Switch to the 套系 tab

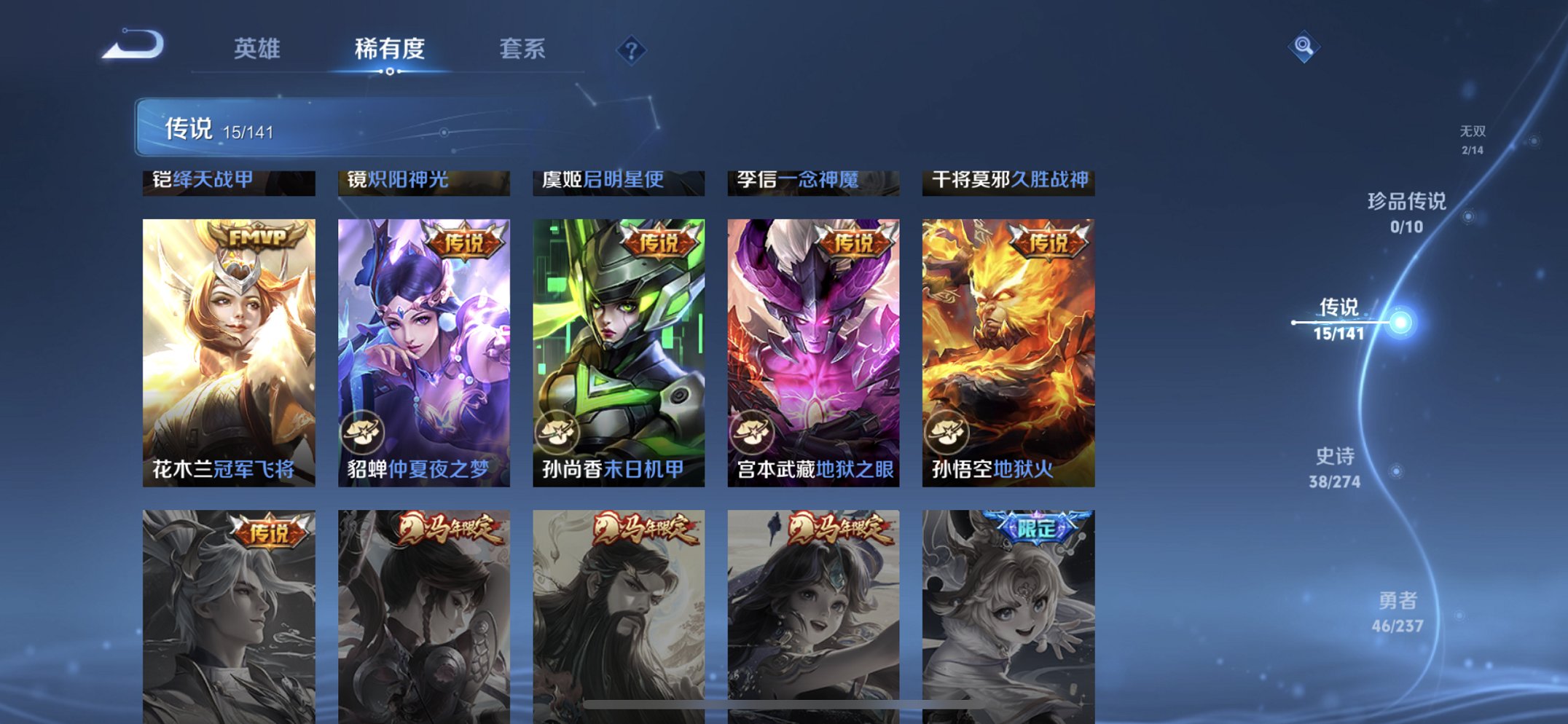(523, 48)
